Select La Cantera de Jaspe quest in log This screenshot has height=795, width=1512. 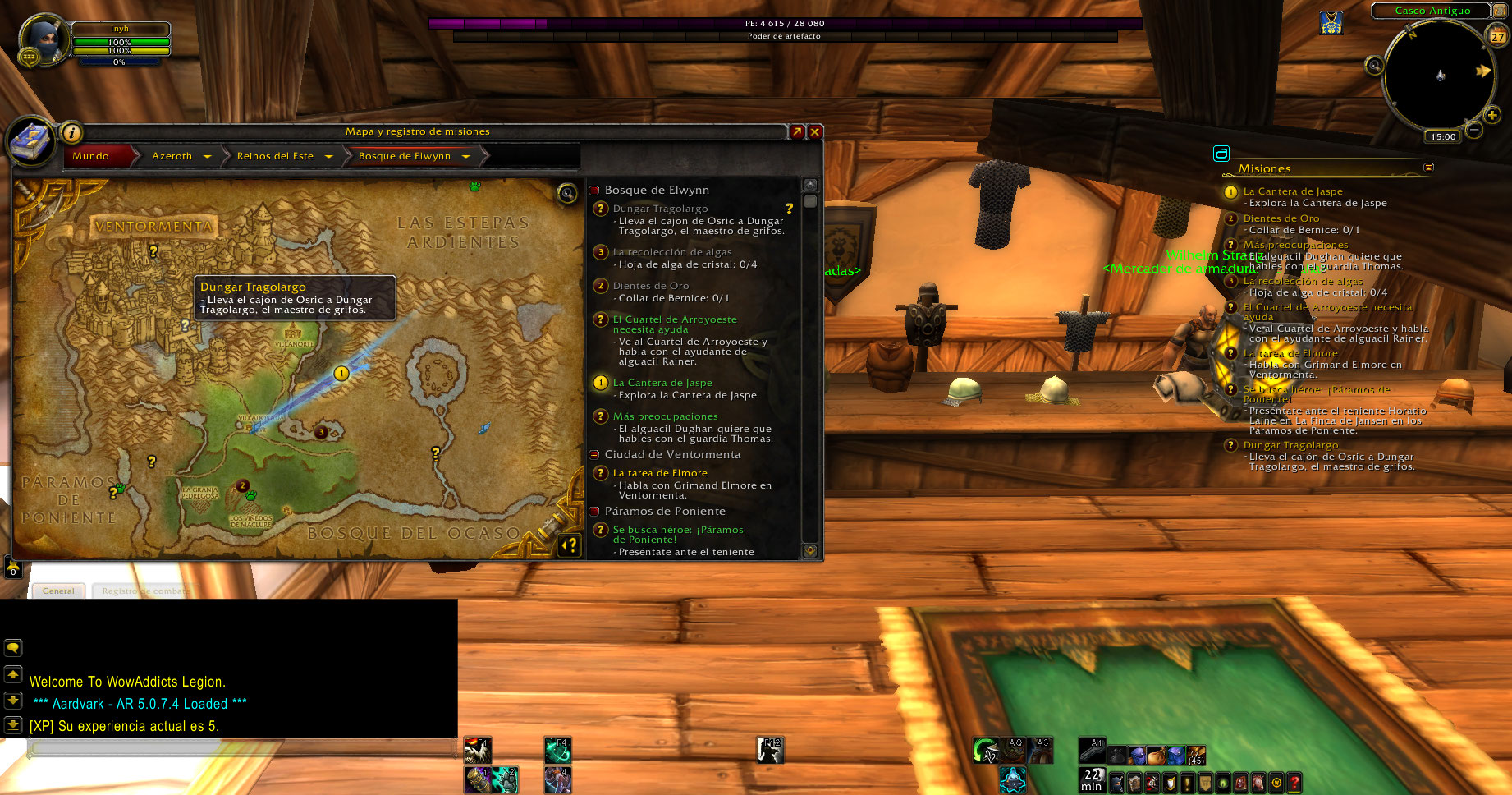coord(662,383)
